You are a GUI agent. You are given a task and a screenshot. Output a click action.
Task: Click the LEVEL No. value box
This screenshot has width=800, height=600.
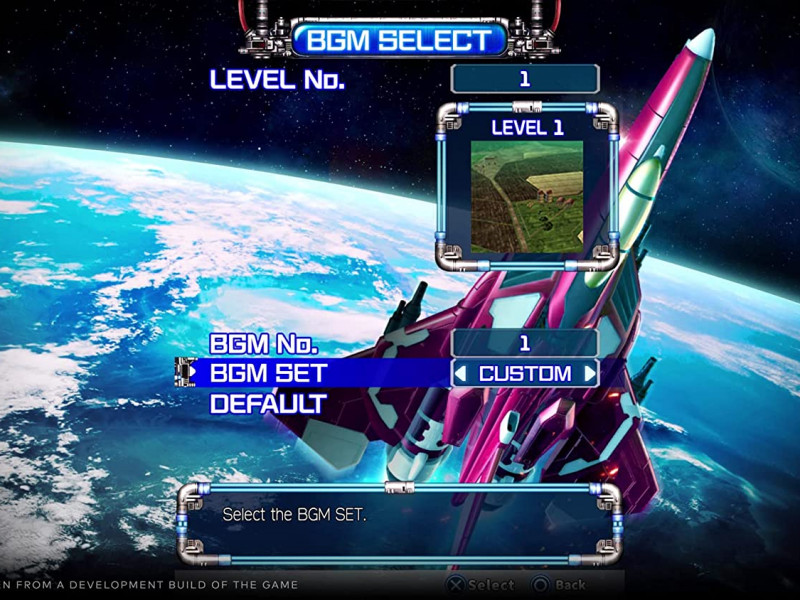(x=525, y=79)
